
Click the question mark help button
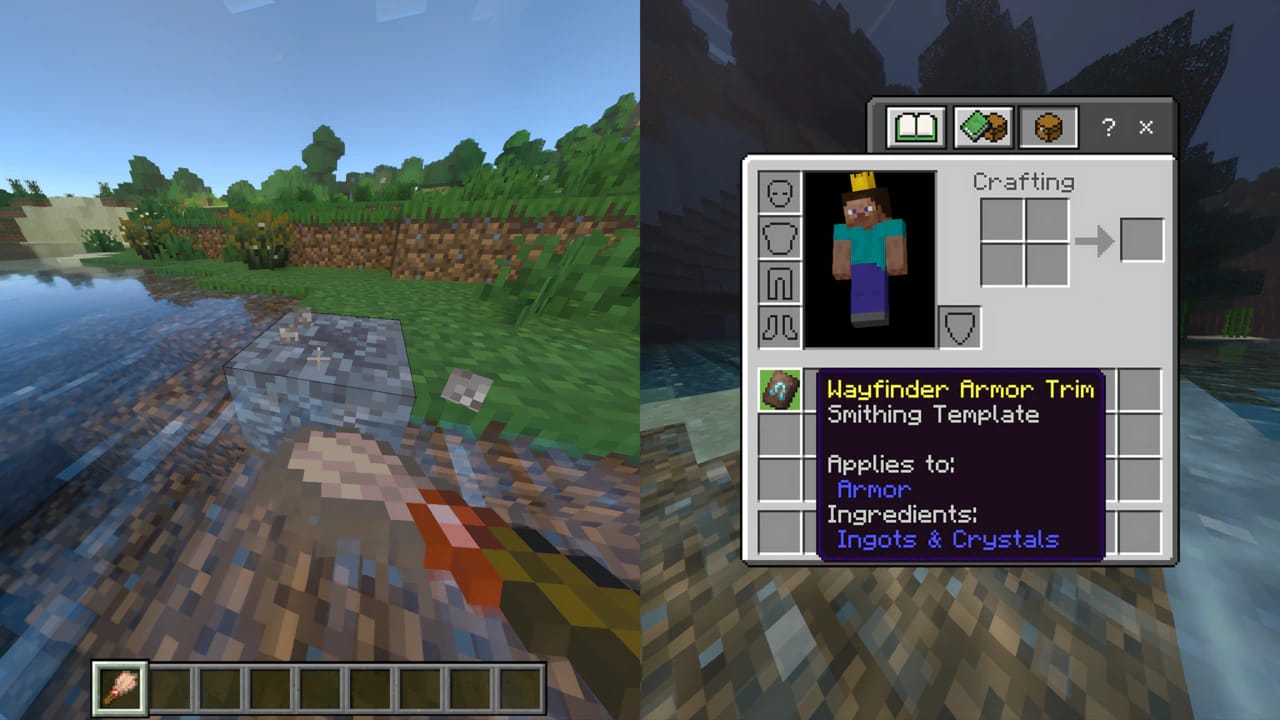[x=1107, y=128]
